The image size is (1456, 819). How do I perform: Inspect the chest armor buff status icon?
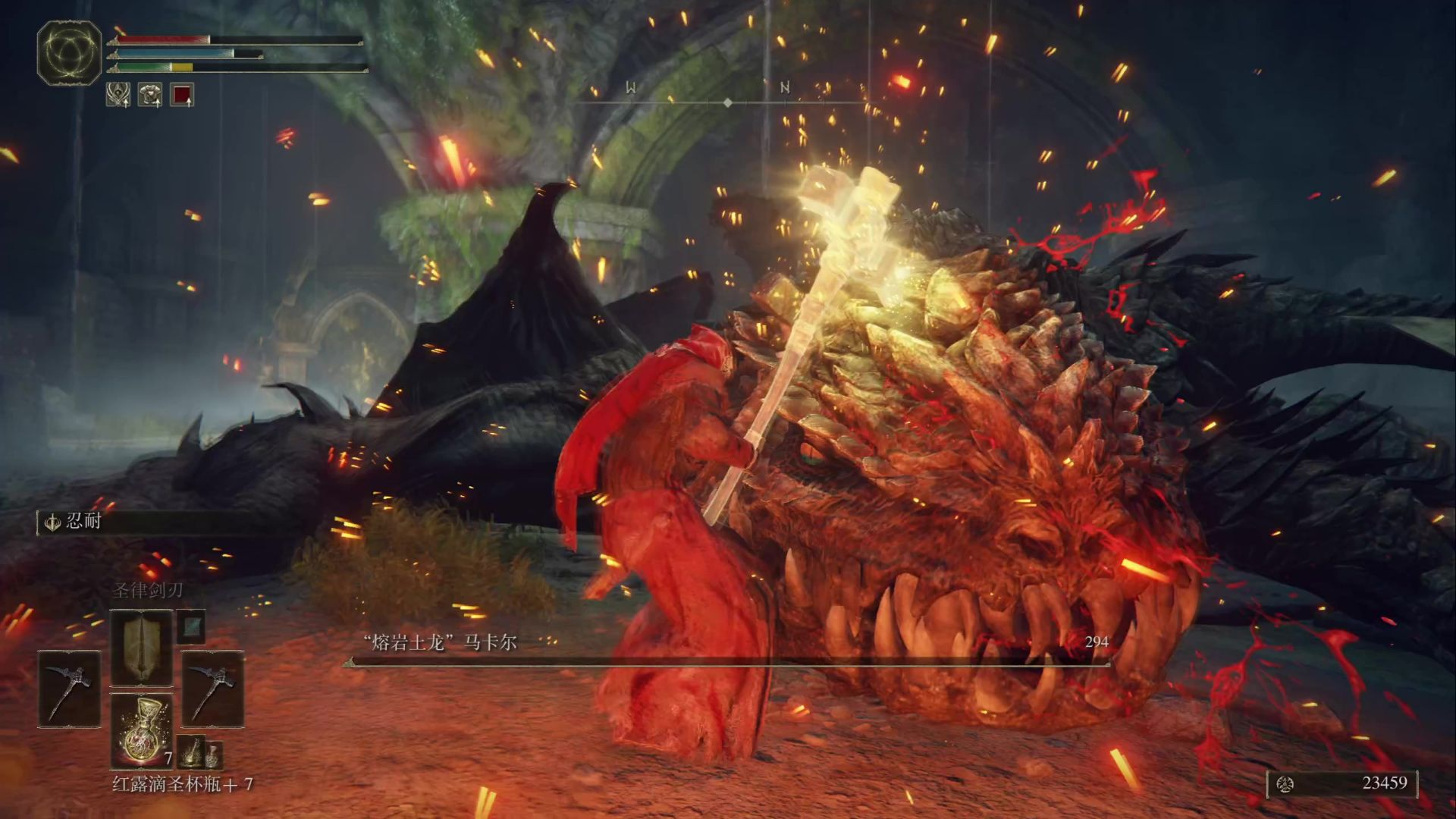[150, 95]
